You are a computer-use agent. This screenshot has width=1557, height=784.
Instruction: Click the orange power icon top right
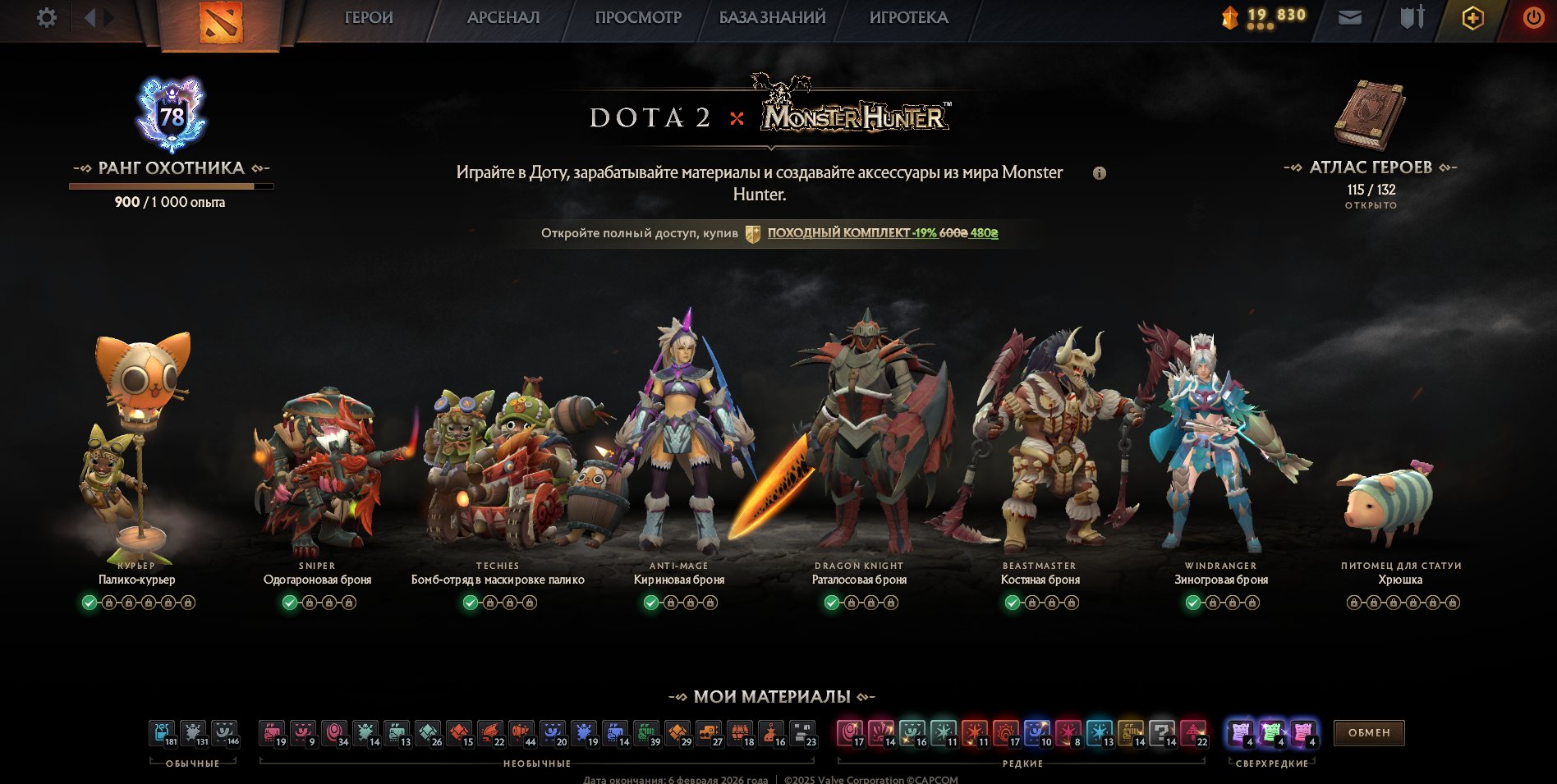[1533, 16]
